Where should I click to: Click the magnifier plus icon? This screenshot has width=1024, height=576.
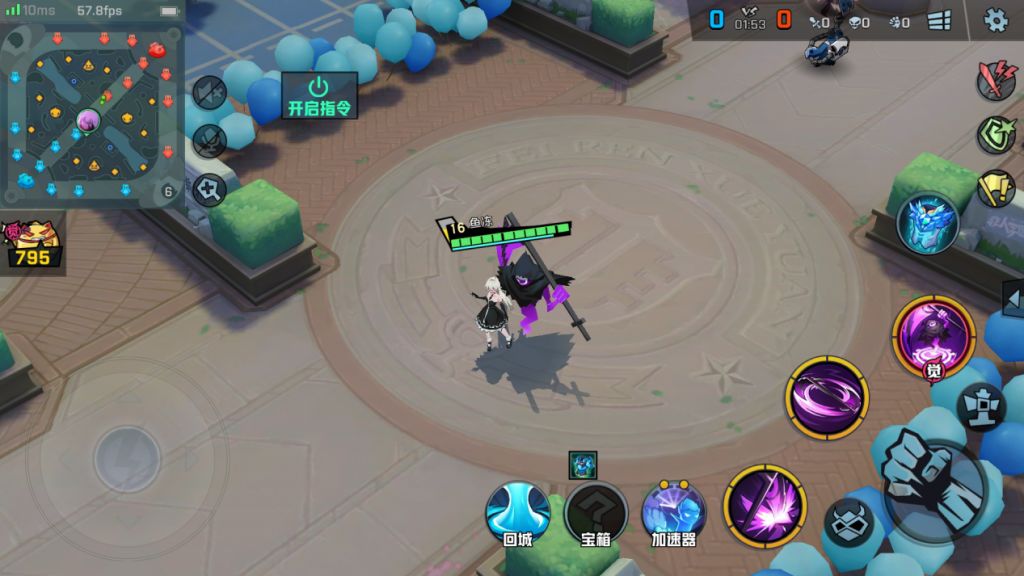pos(209,188)
